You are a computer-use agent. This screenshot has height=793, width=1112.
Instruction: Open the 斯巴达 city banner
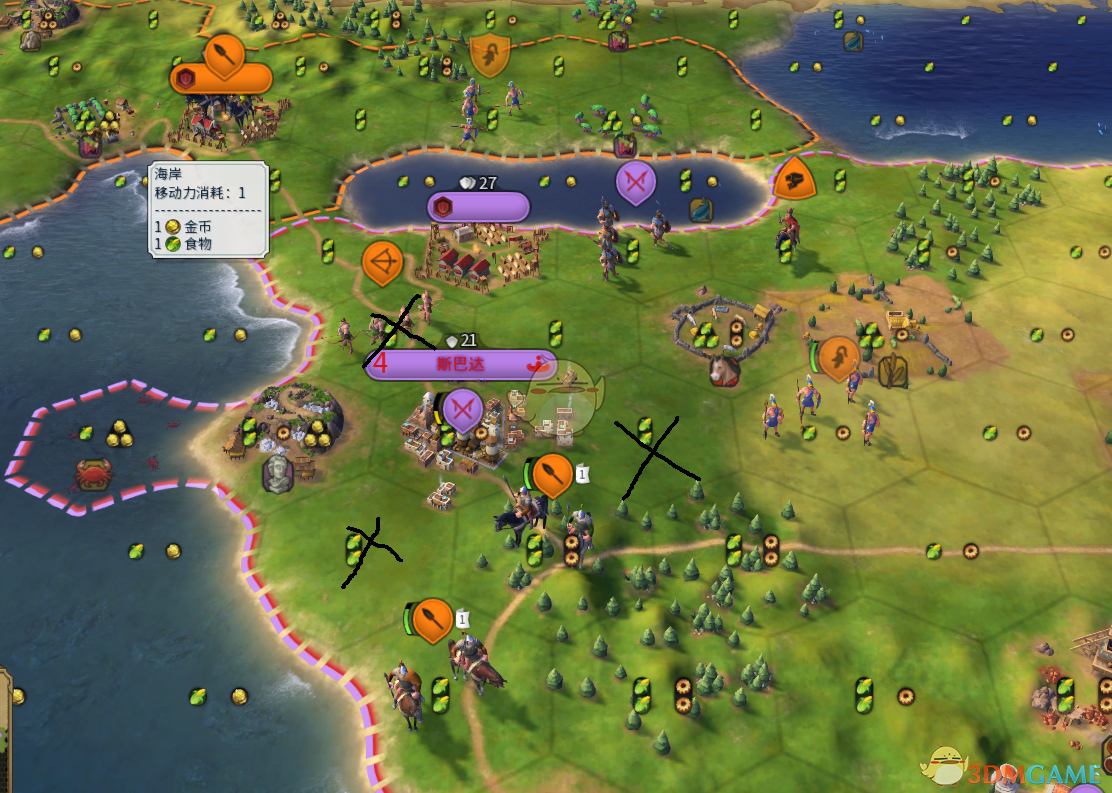460,365
